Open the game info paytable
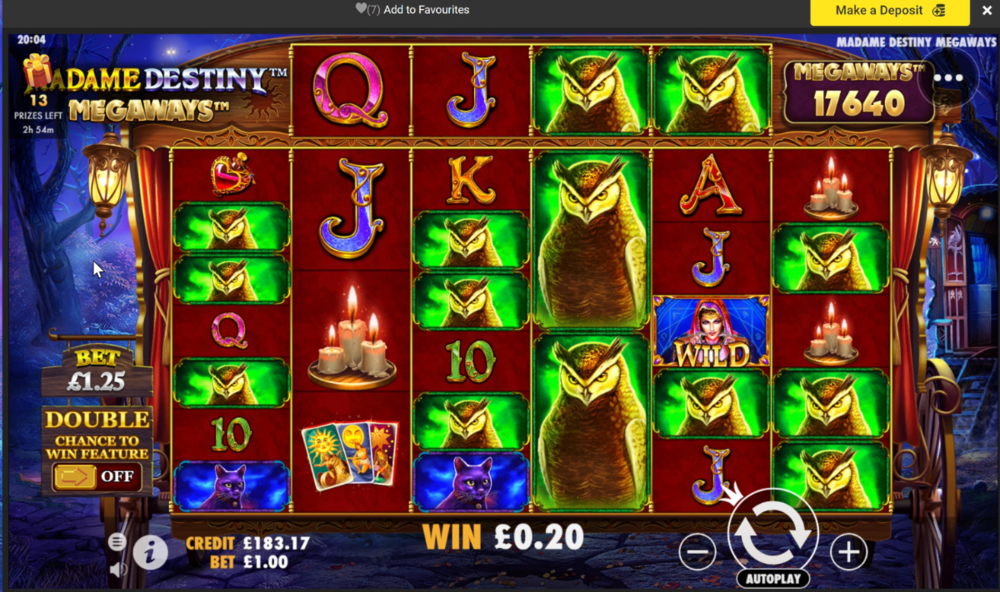Viewport: 1000px width, 592px height. [x=150, y=552]
